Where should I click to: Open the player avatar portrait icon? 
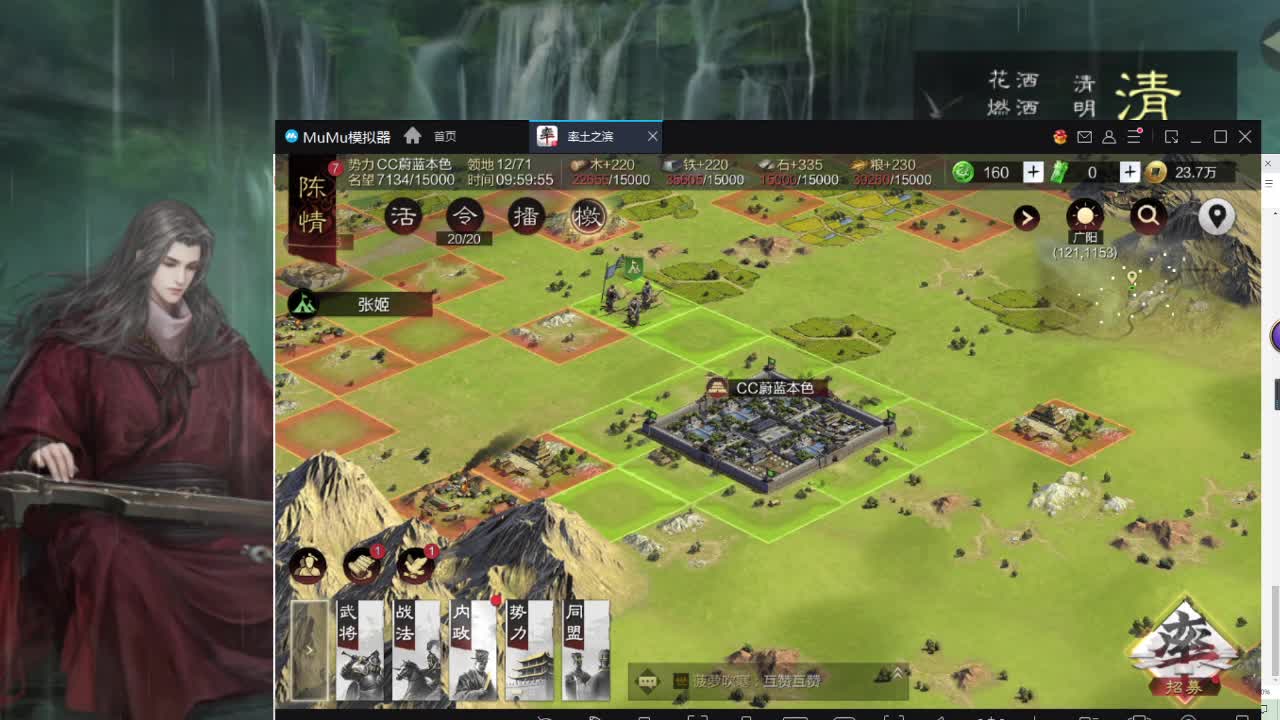pos(308,566)
